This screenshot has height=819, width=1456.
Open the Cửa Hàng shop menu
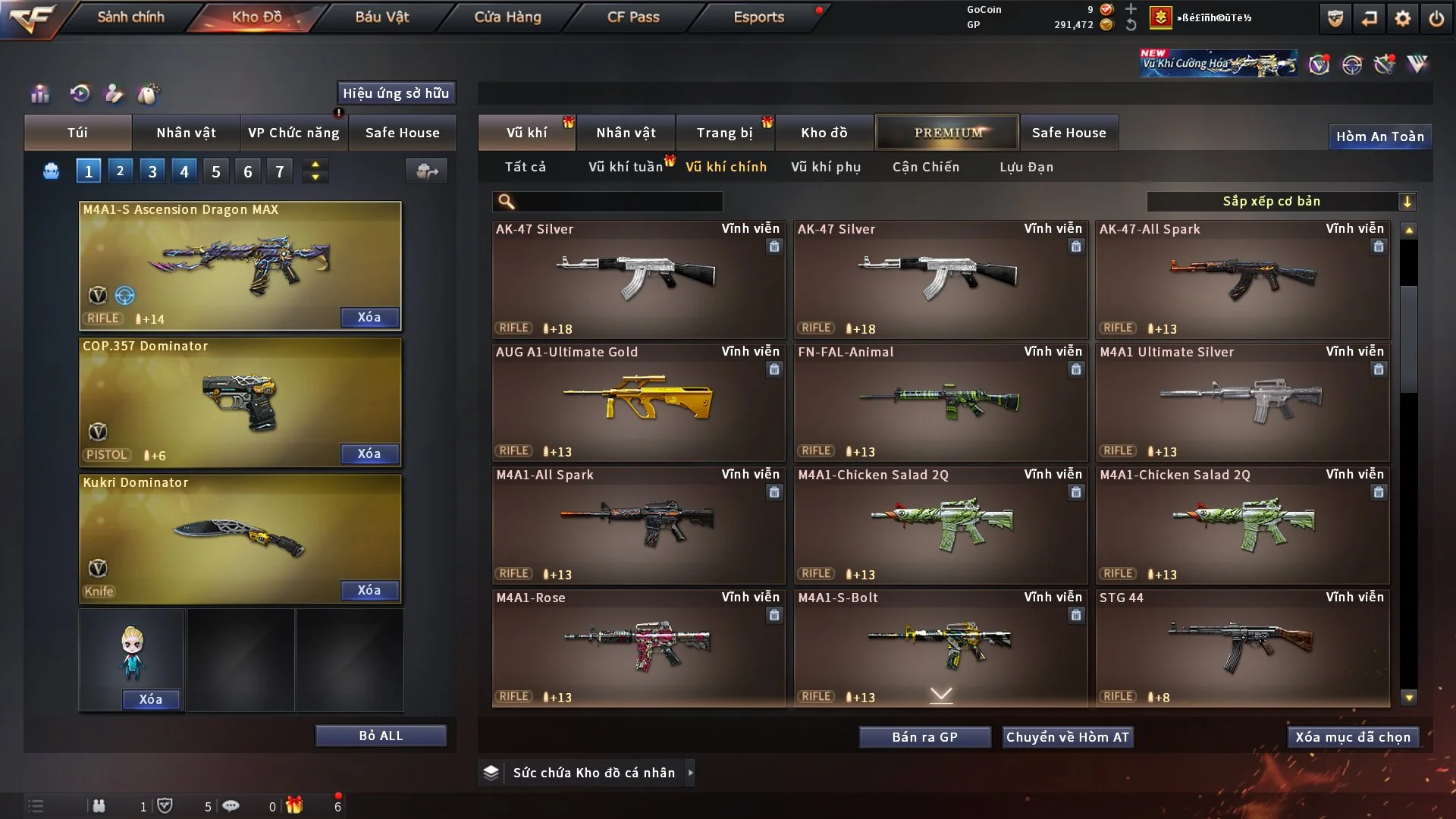click(507, 17)
